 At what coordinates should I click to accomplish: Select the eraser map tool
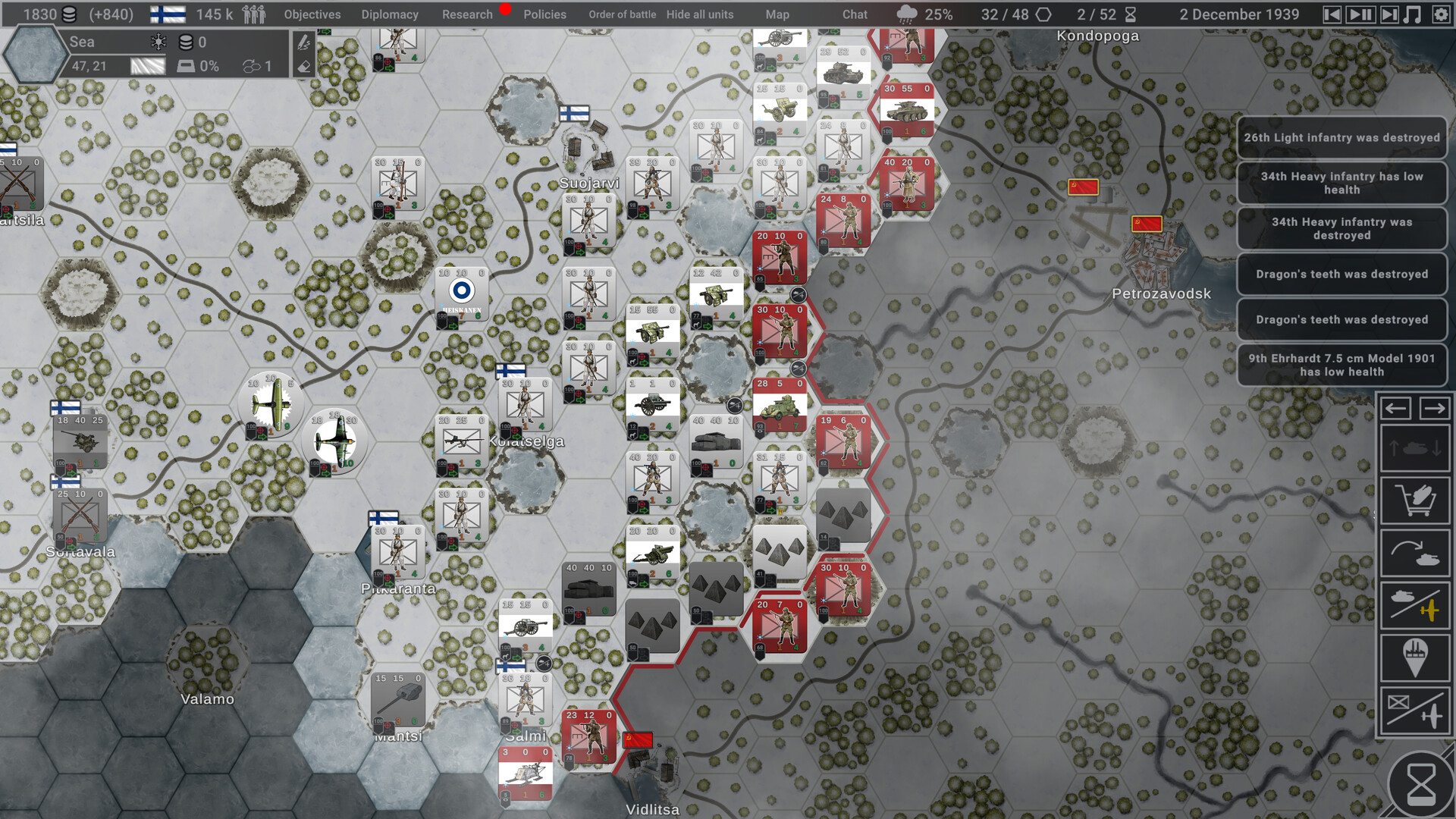tap(303, 67)
